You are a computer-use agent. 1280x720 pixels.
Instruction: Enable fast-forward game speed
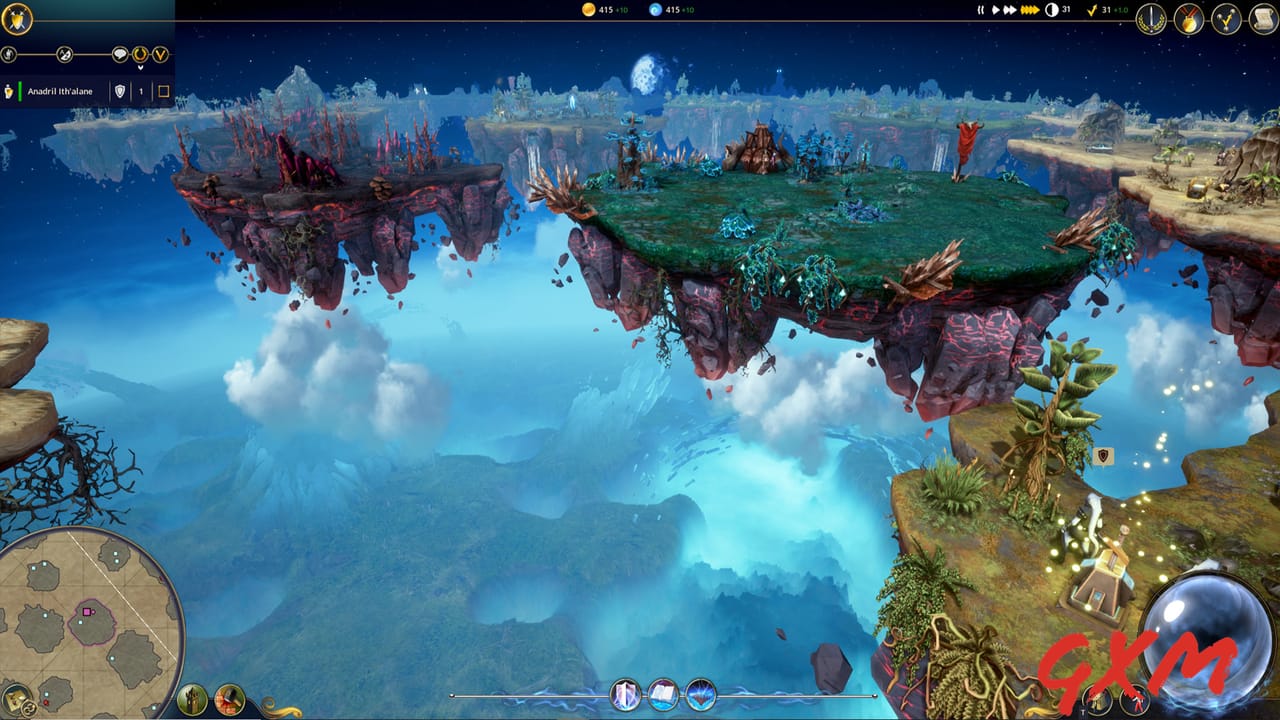(x=1011, y=10)
